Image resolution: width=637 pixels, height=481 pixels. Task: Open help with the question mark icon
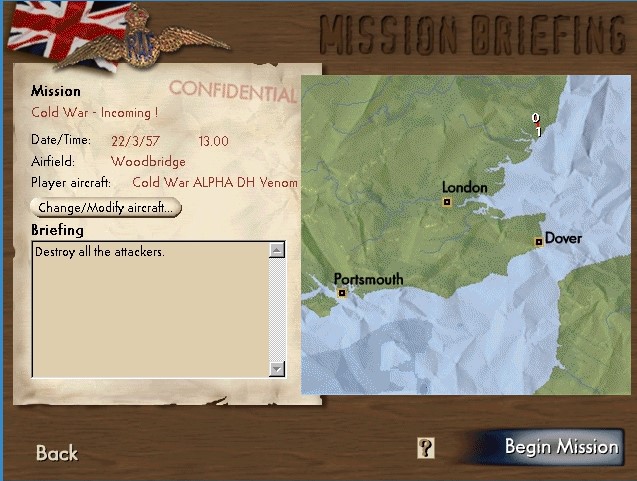tap(426, 448)
